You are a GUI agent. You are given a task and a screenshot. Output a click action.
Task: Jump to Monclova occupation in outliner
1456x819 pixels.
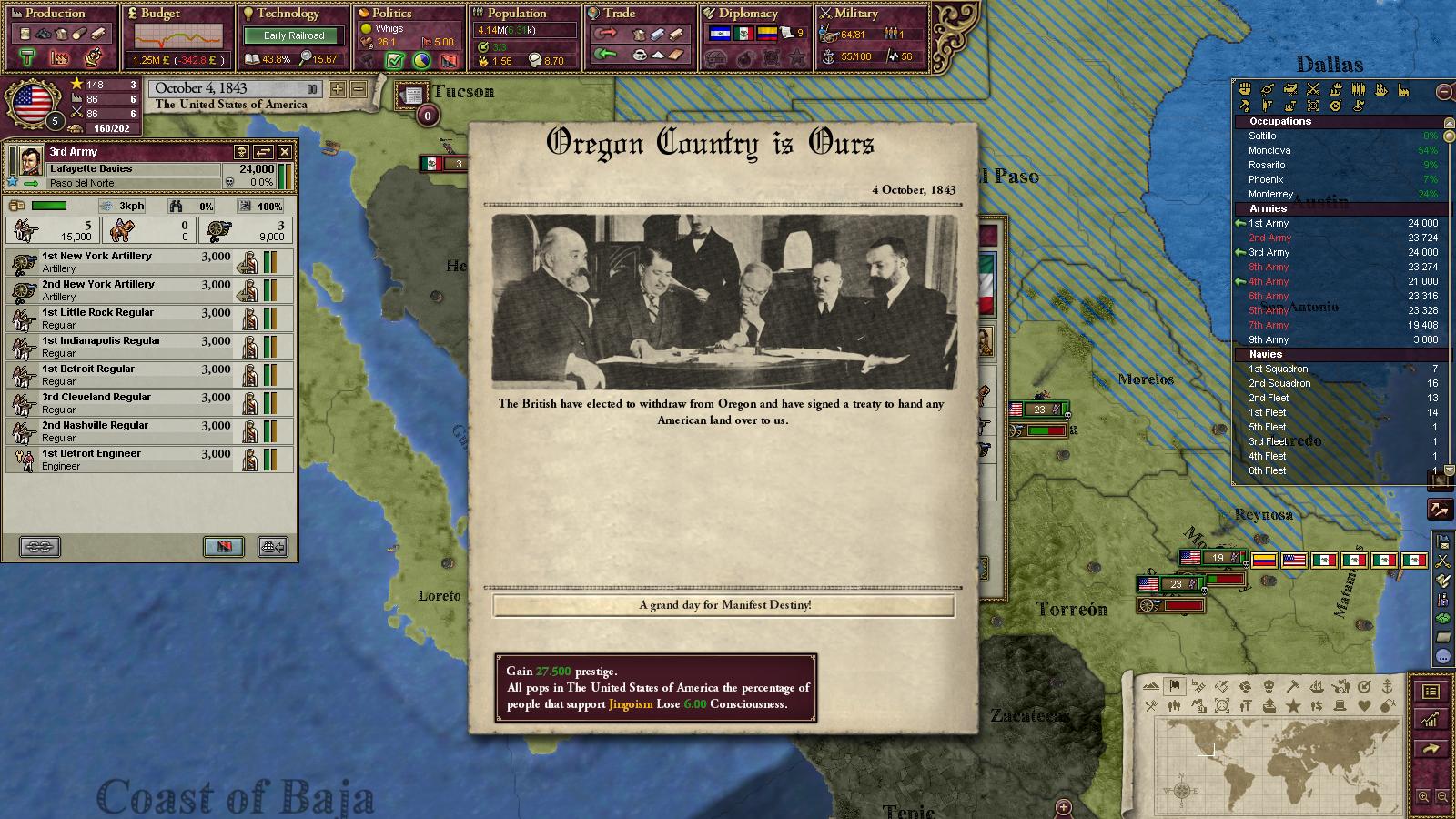[x=1269, y=150]
